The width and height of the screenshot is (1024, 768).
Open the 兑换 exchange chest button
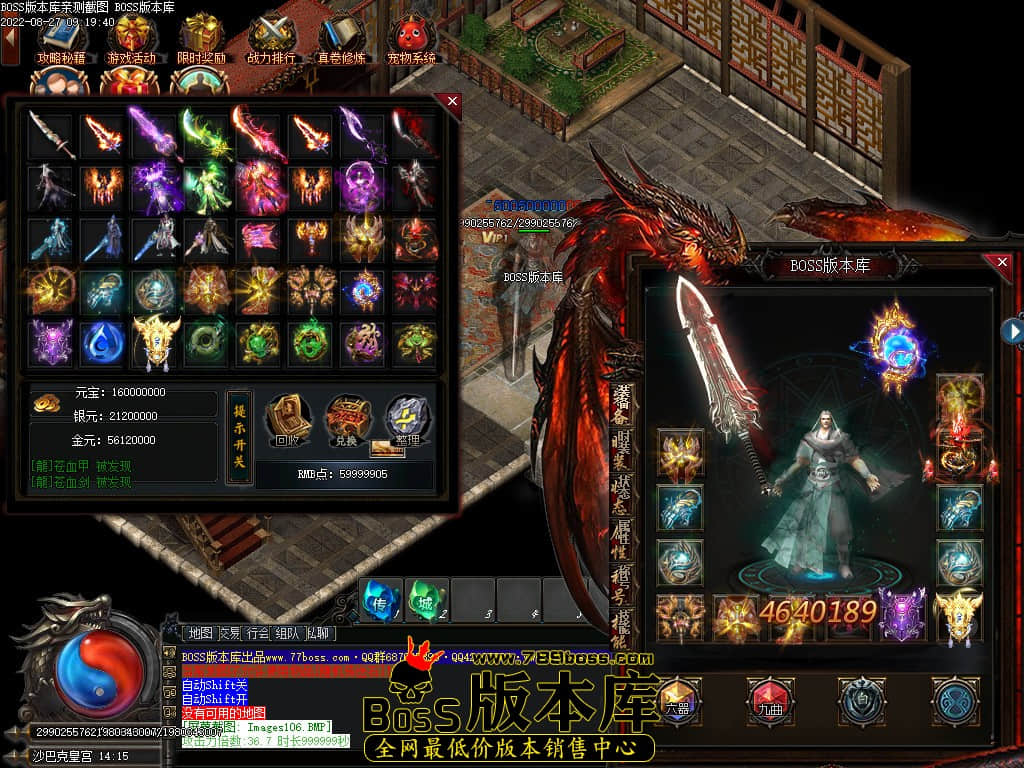pyautogui.click(x=345, y=422)
